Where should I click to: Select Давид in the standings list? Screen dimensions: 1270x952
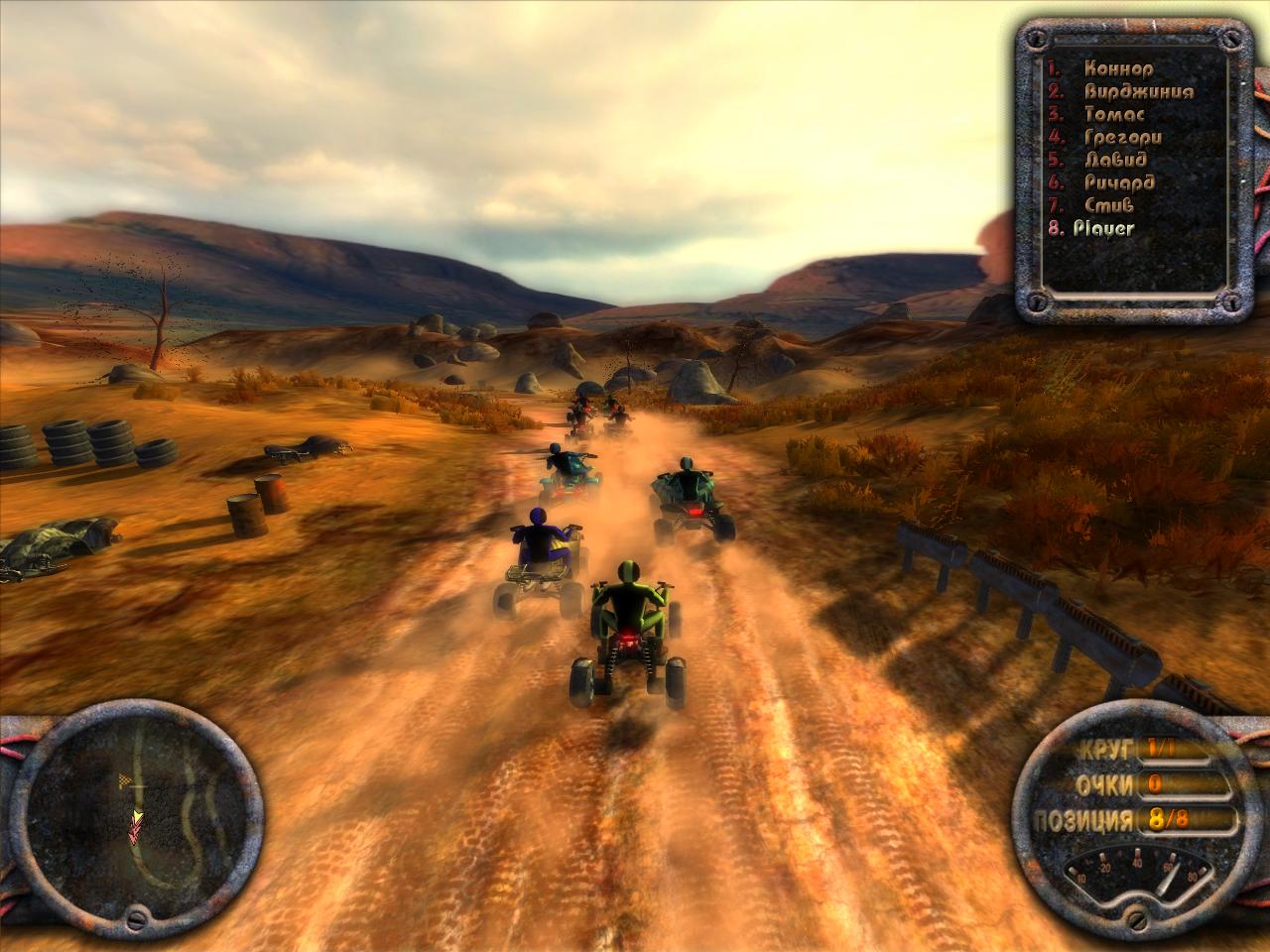1116,160
